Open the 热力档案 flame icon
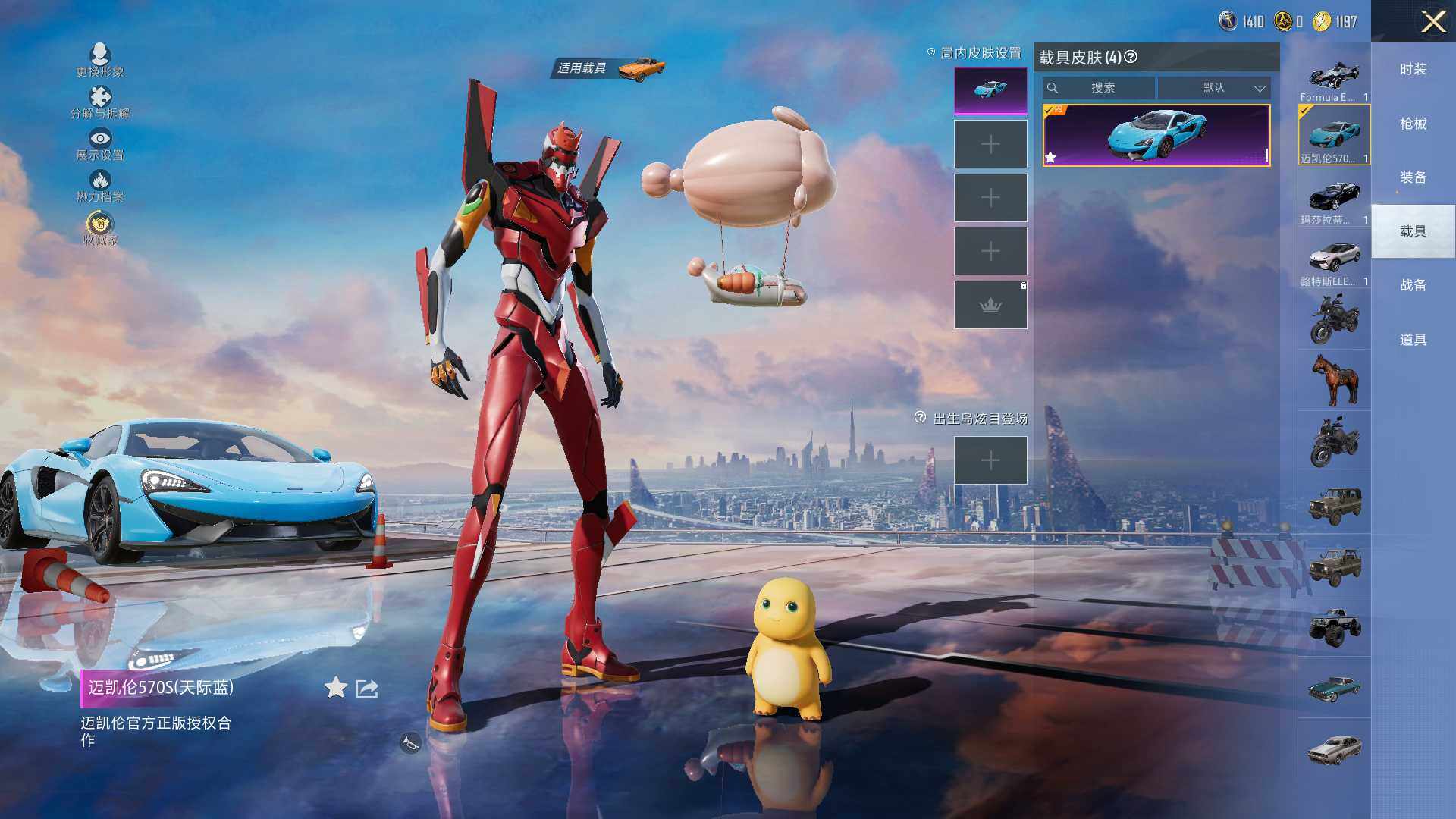 pyautogui.click(x=100, y=181)
